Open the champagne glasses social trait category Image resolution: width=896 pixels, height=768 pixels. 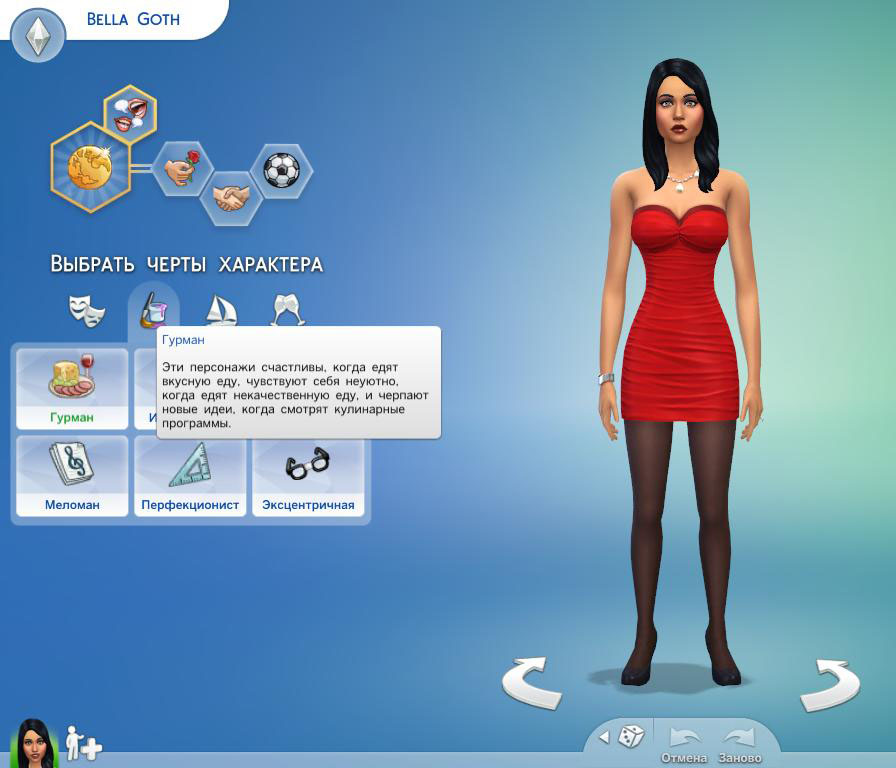click(287, 310)
